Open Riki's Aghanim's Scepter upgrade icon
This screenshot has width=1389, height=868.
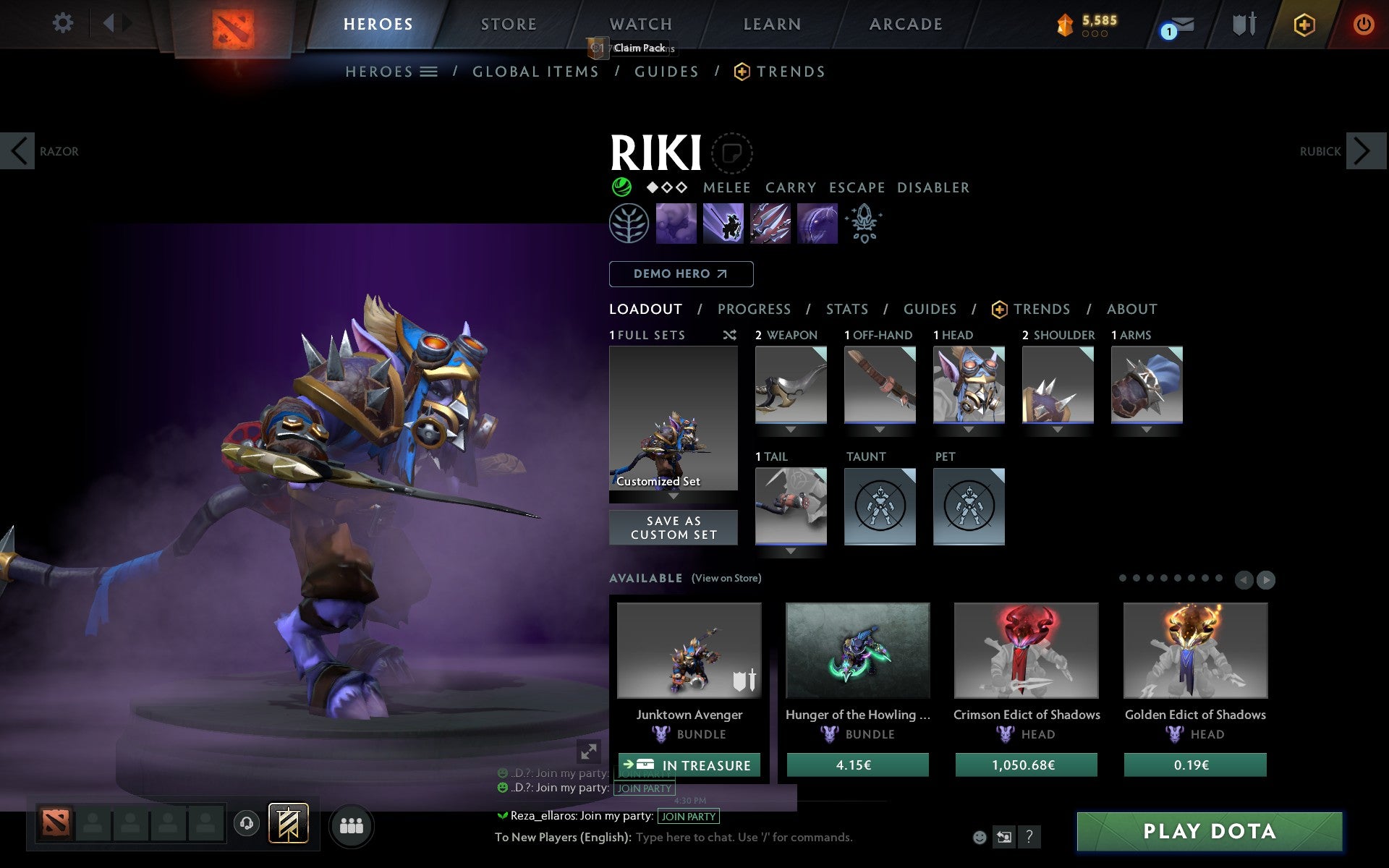pos(865,224)
